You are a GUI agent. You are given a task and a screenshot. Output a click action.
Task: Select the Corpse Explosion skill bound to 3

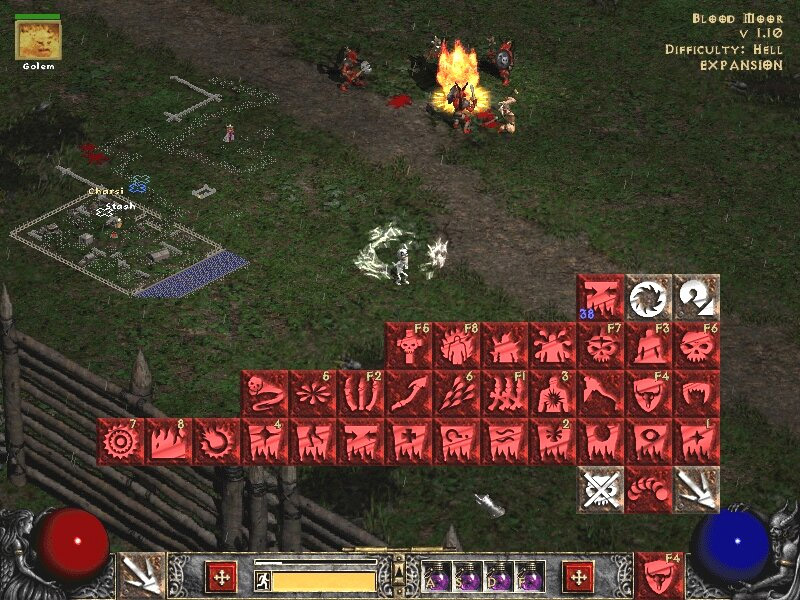click(x=553, y=393)
